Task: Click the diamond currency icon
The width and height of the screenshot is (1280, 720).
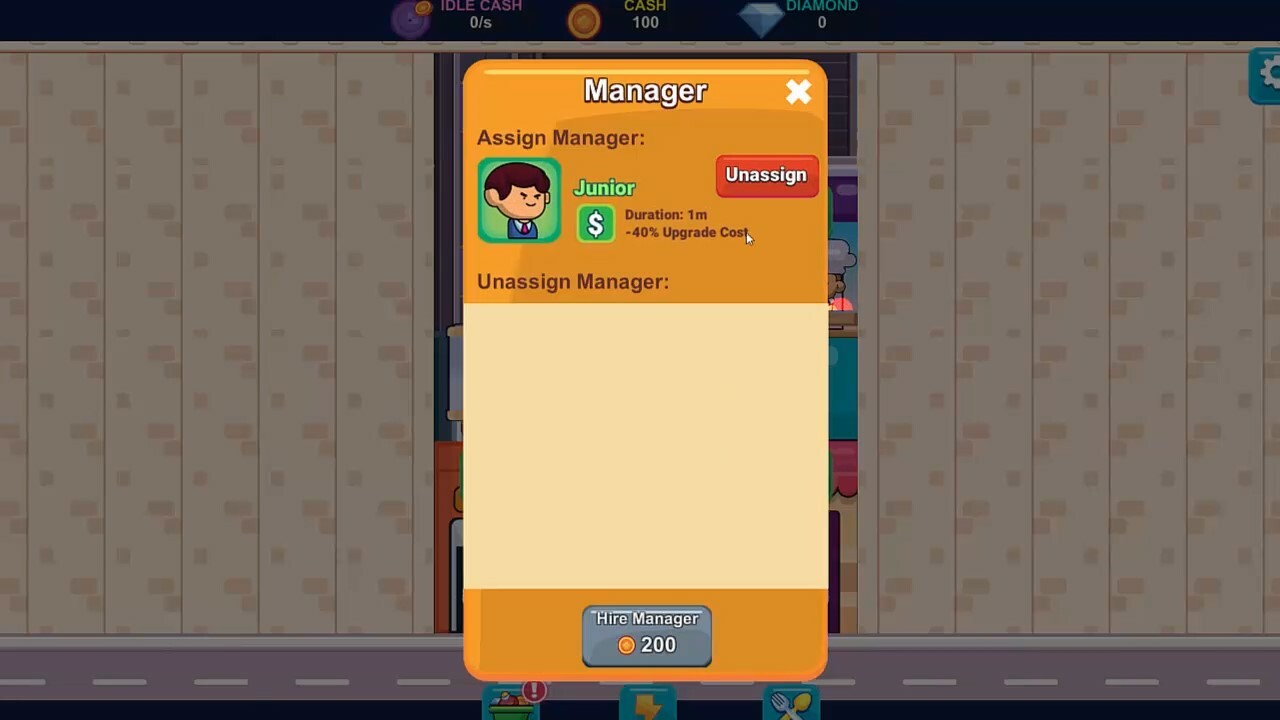Action: tap(762, 17)
